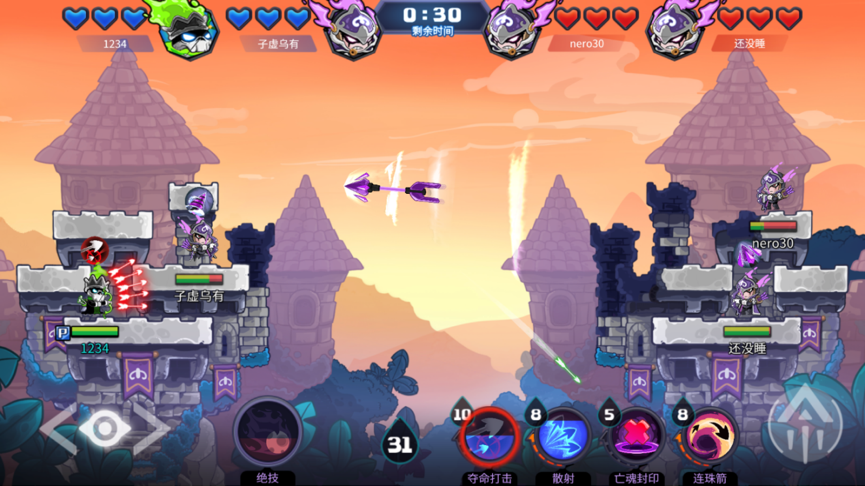Cast the 亡魂封印 seal skill
The width and height of the screenshot is (865, 486).
pos(636,438)
